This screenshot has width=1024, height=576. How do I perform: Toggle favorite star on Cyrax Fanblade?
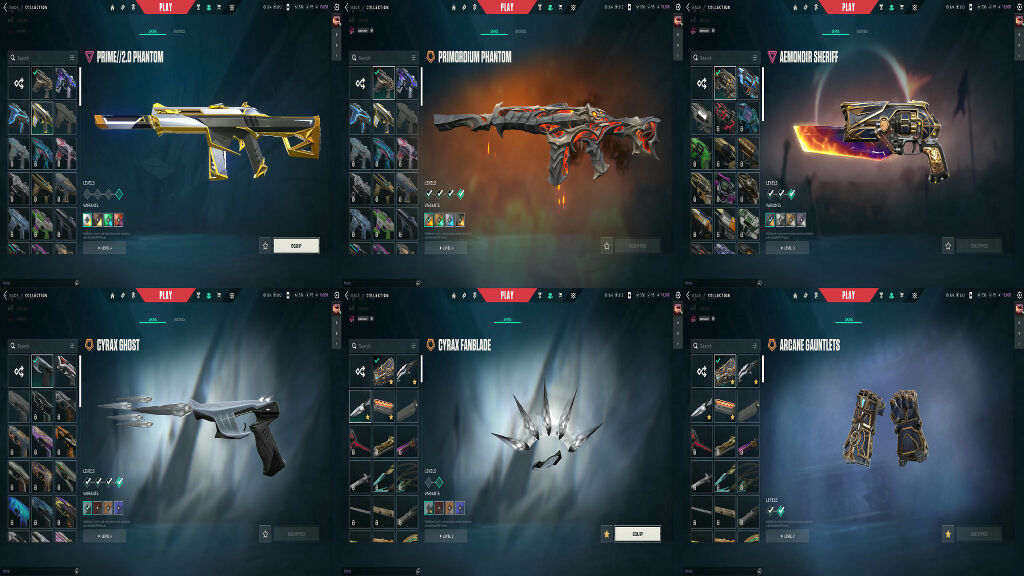(x=606, y=533)
